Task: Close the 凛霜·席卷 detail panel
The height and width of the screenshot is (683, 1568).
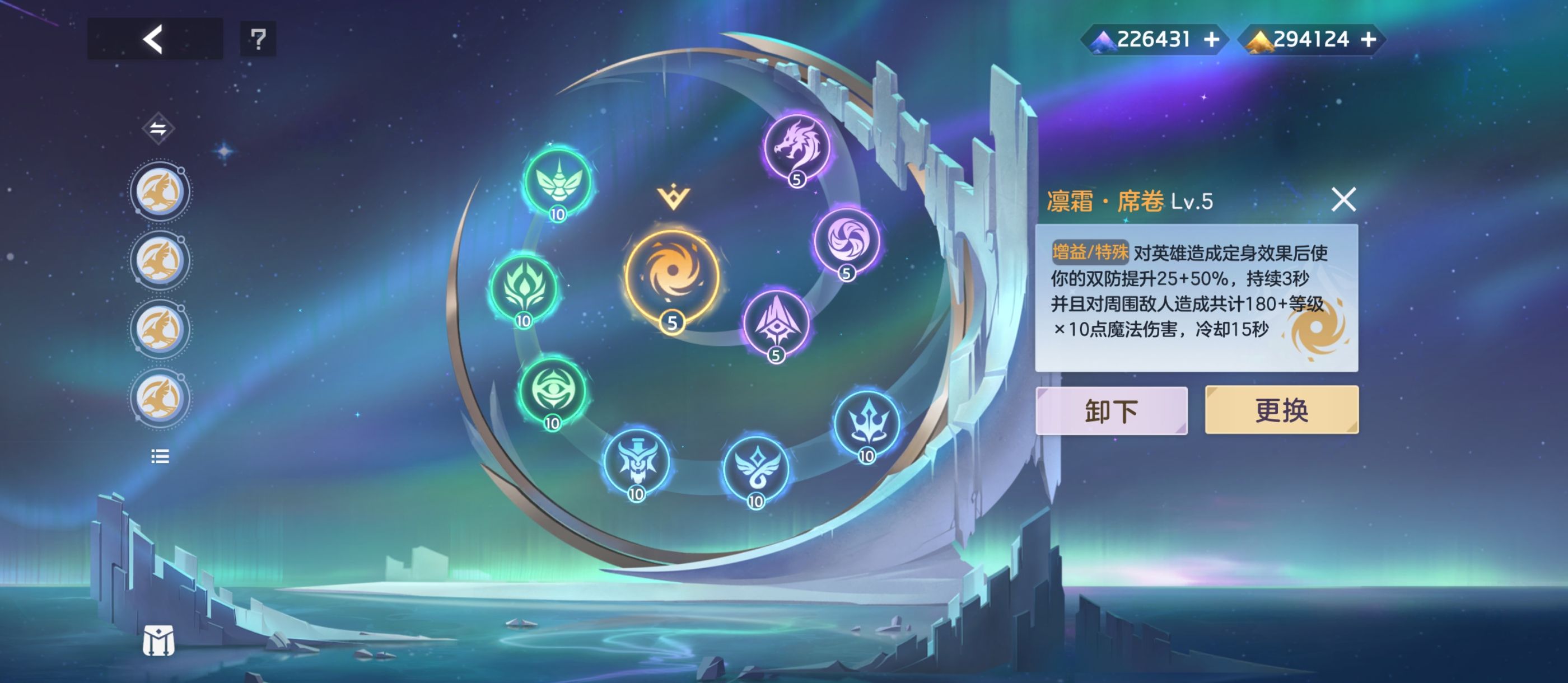Action: click(x=1345, y=200)
